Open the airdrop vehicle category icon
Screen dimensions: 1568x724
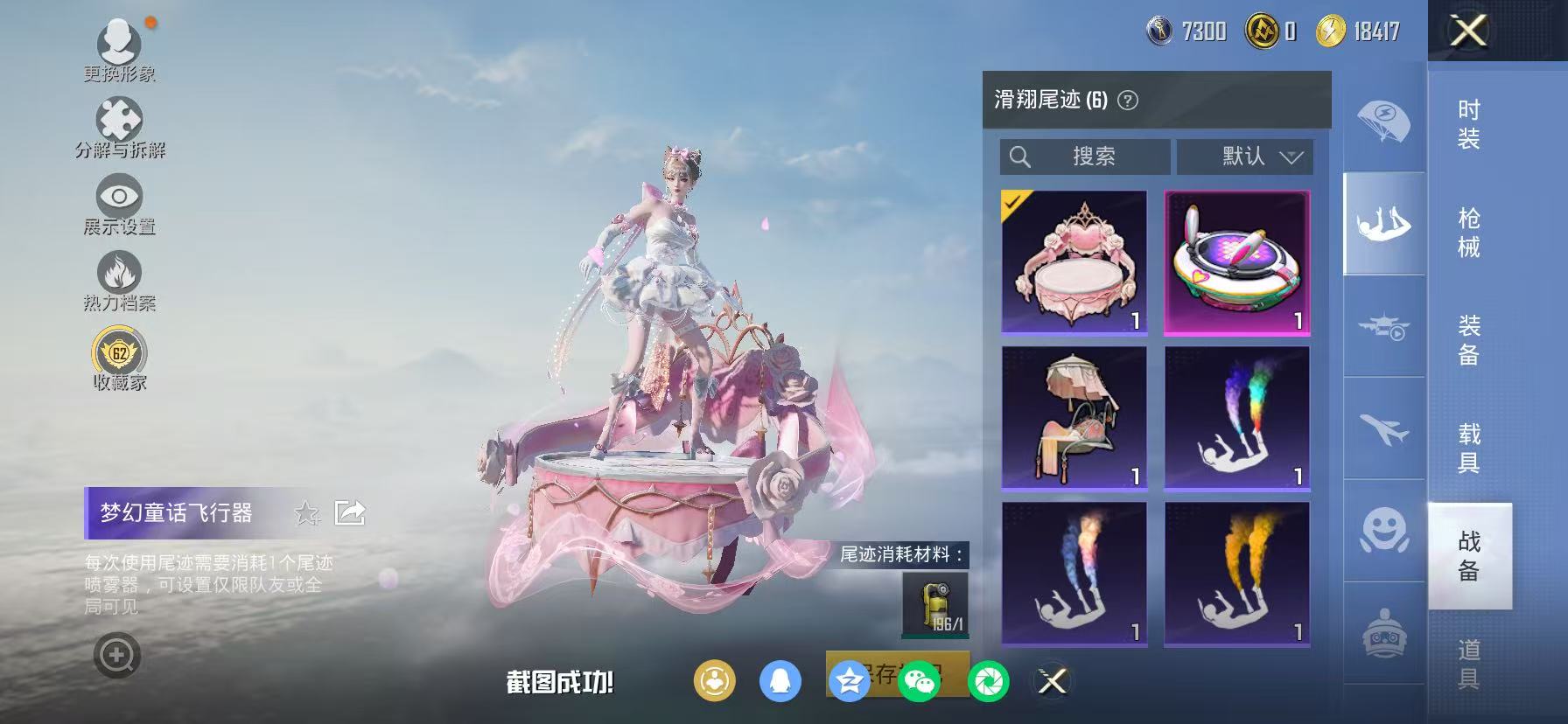[x=1381, y=332]
